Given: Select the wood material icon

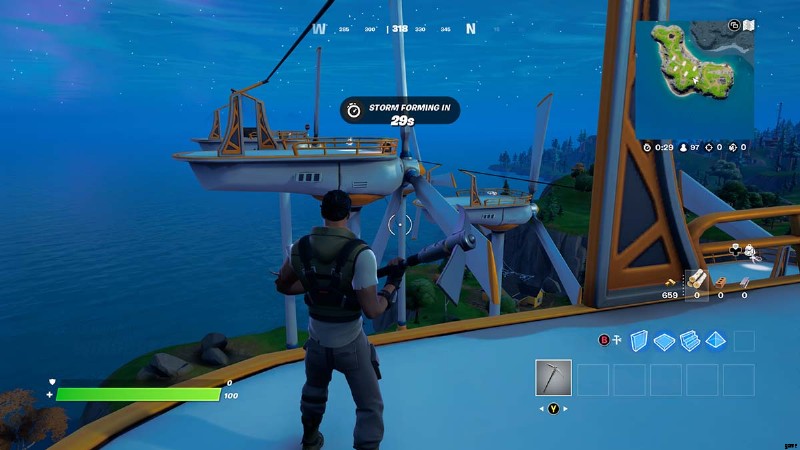Looking at the screenshot, I should pos(696,281).
